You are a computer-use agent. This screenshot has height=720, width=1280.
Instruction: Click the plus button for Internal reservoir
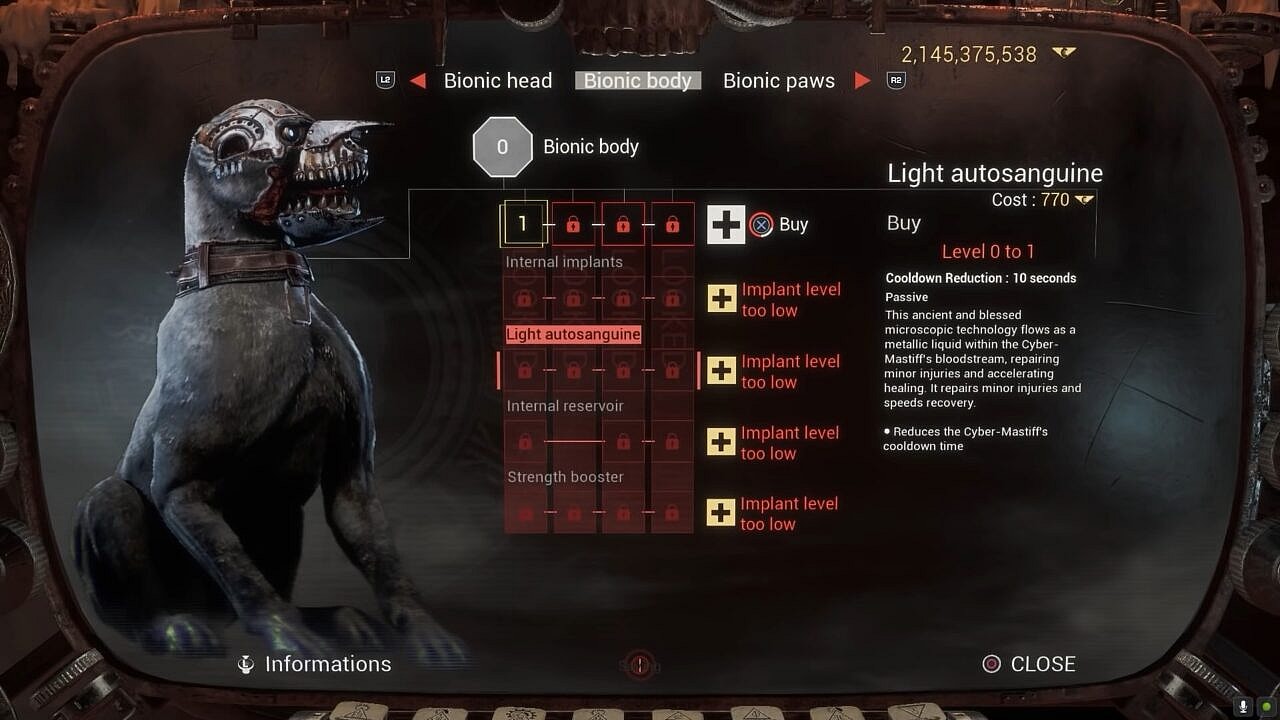point(721,442)
